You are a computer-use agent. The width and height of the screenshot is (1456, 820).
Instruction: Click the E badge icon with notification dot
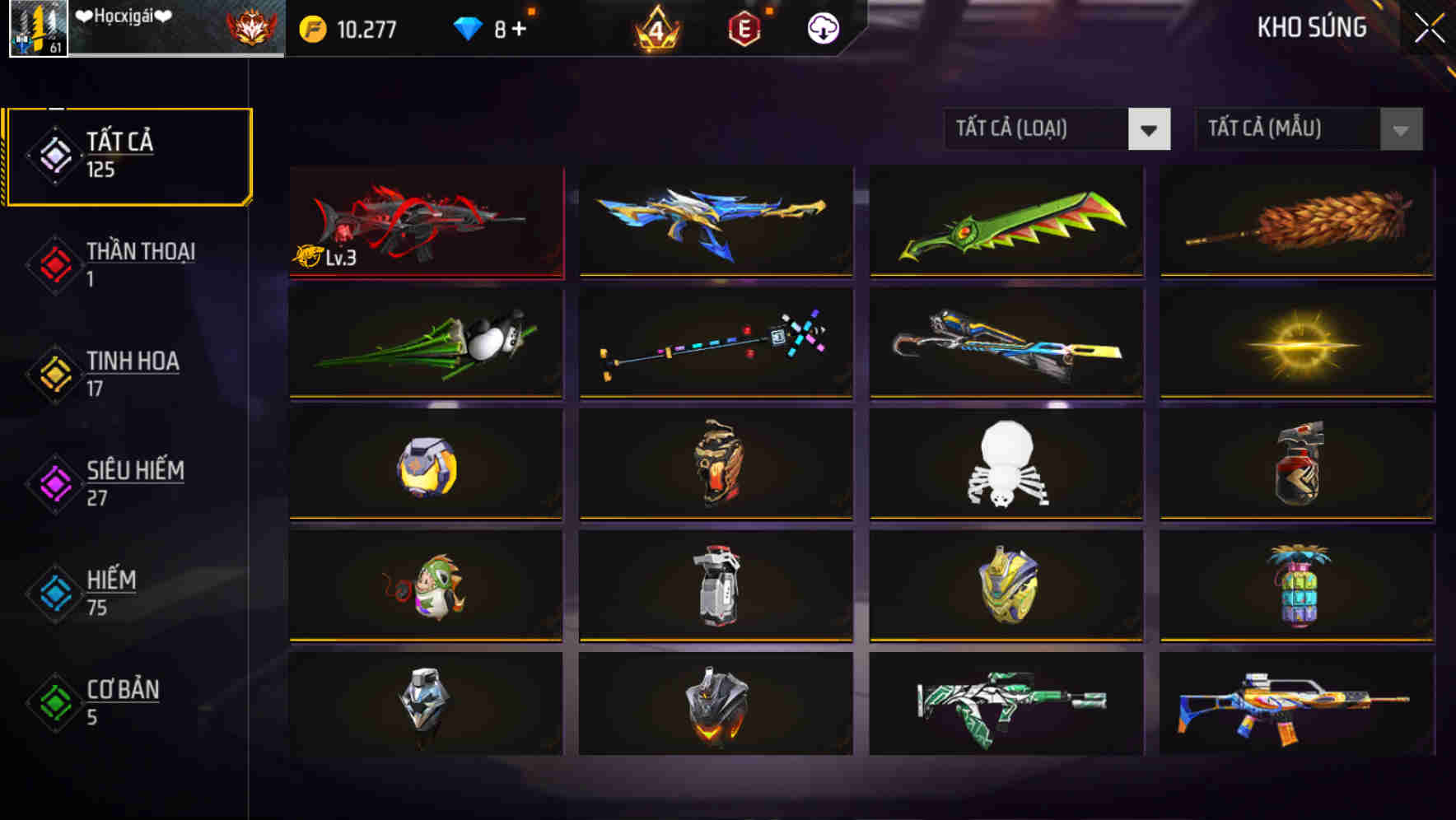point(745,27)
